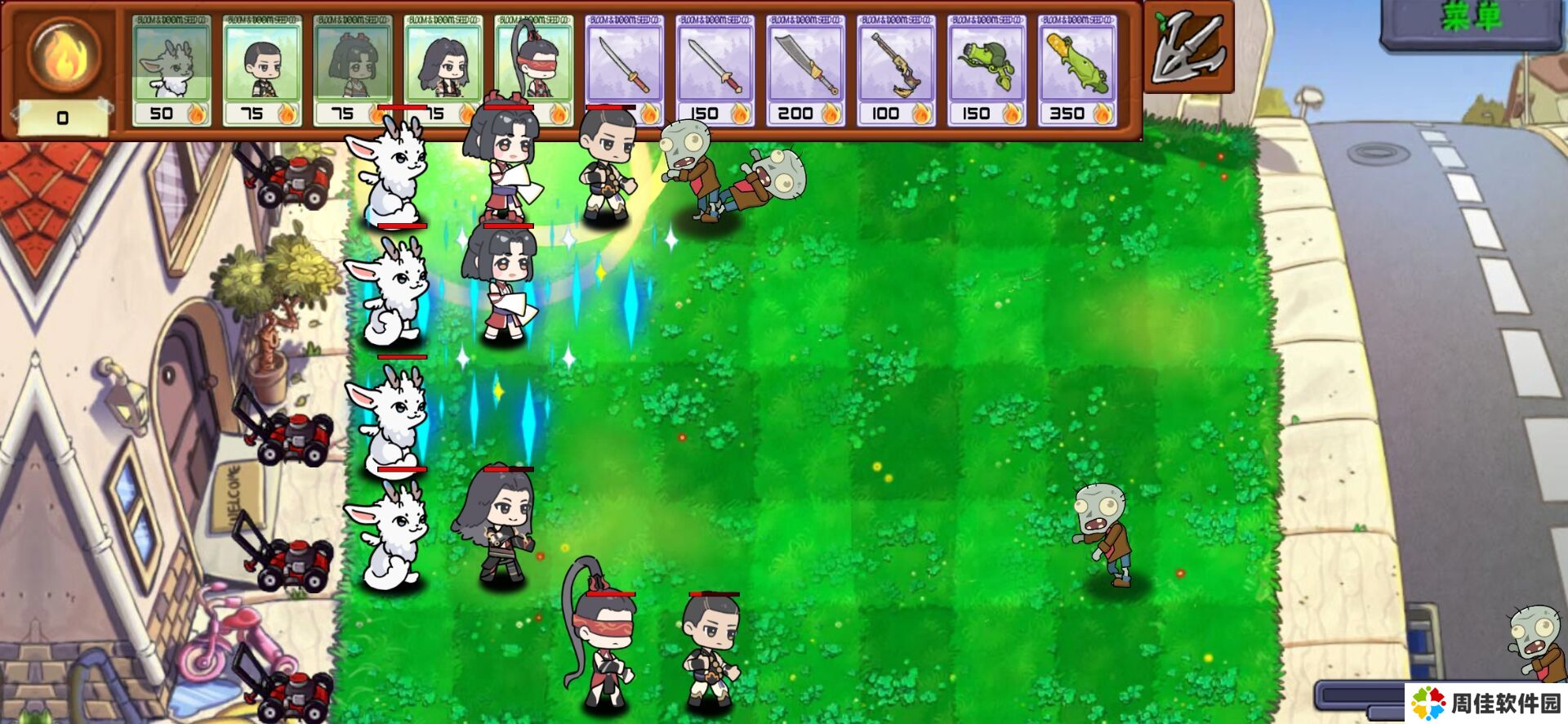The image size is (1568, 724).
Task: Pick the girl with red hair buns card
Action: [x=353, y=71]
